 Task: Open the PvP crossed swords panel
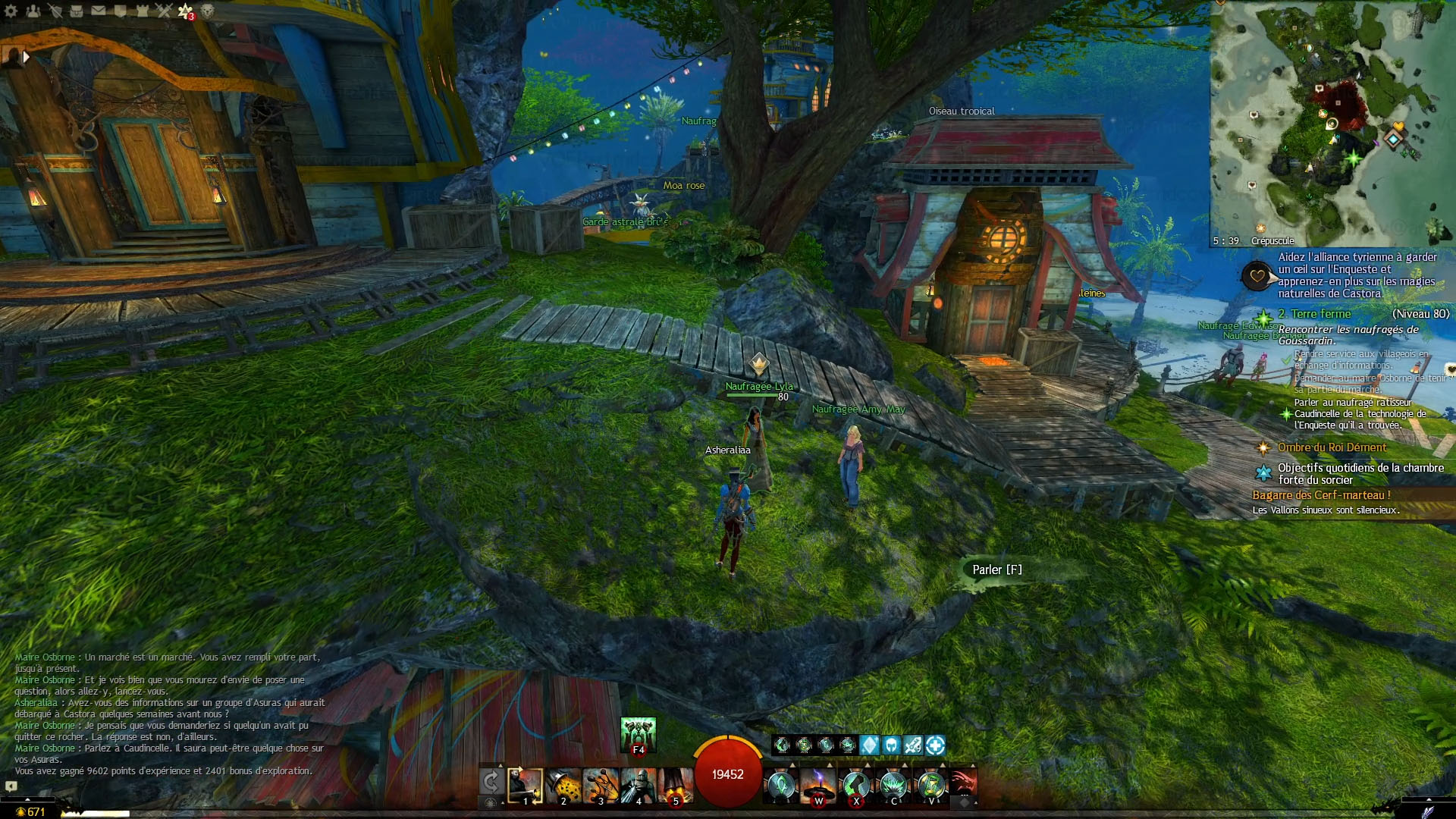coord(164,11)
